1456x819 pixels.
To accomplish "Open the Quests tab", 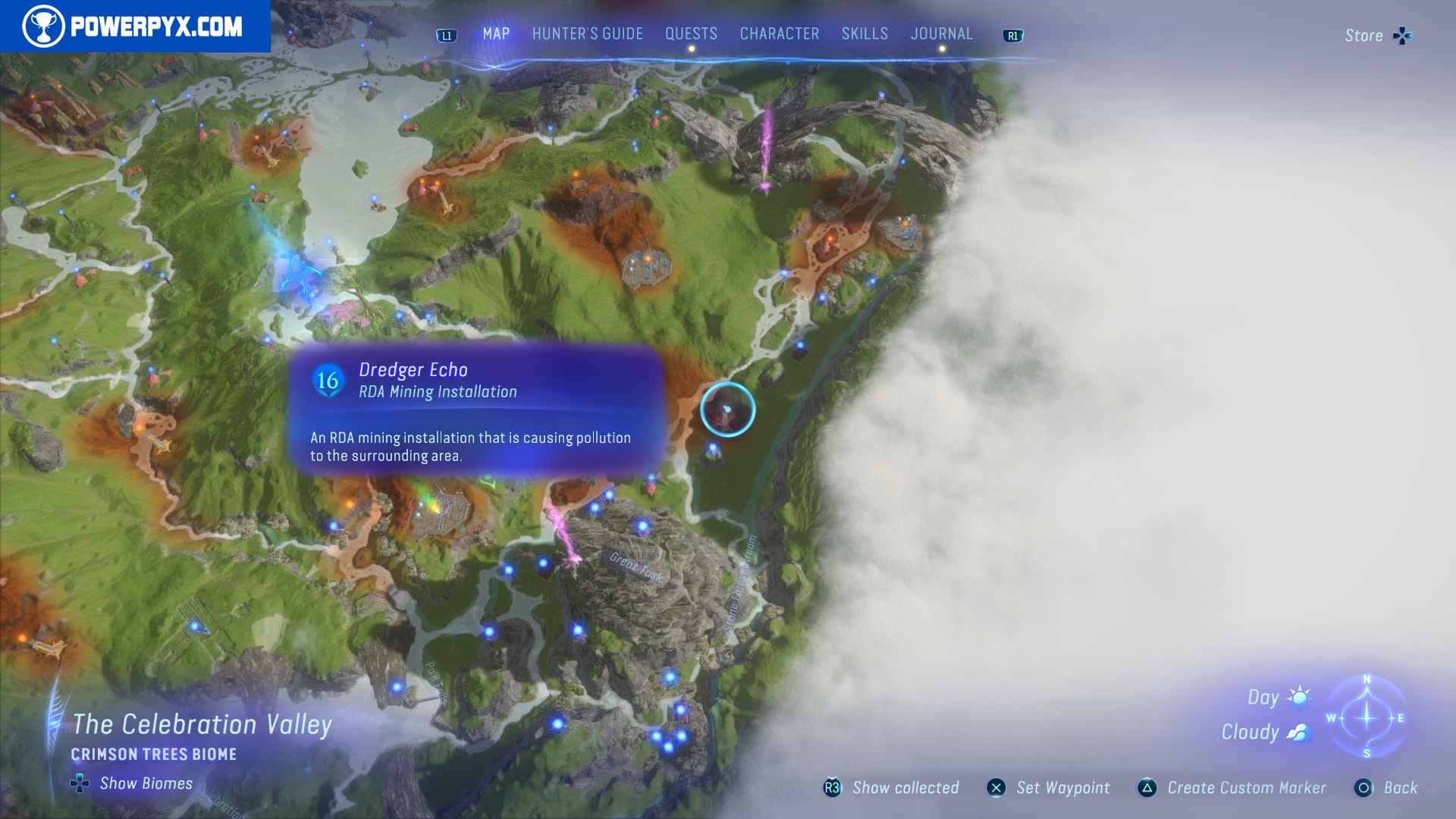I will (691, 33).
